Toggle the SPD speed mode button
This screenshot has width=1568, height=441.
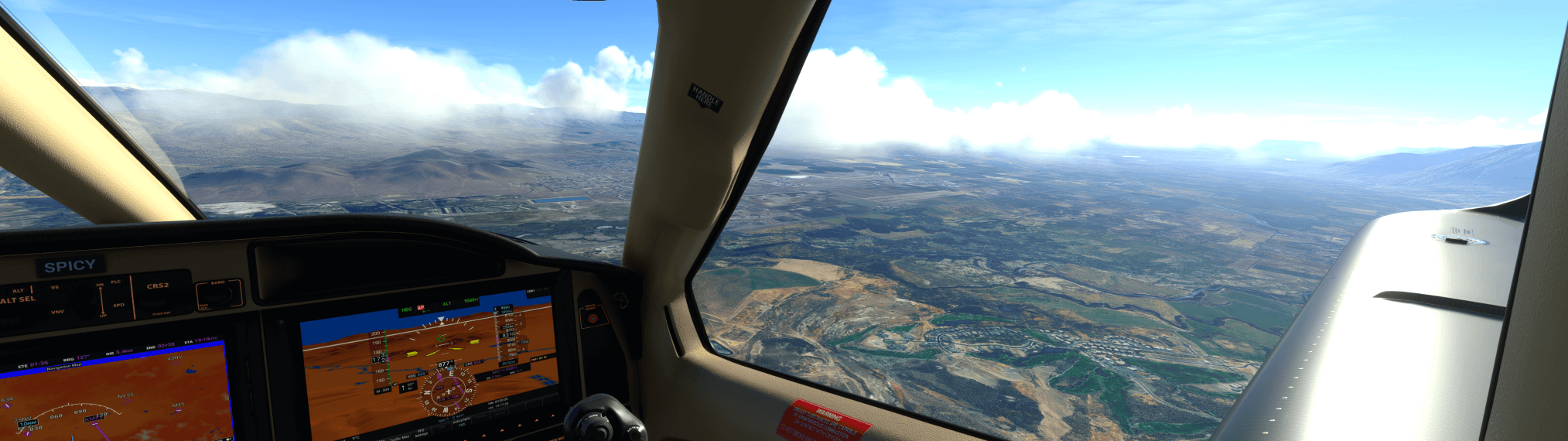point(118,305)
